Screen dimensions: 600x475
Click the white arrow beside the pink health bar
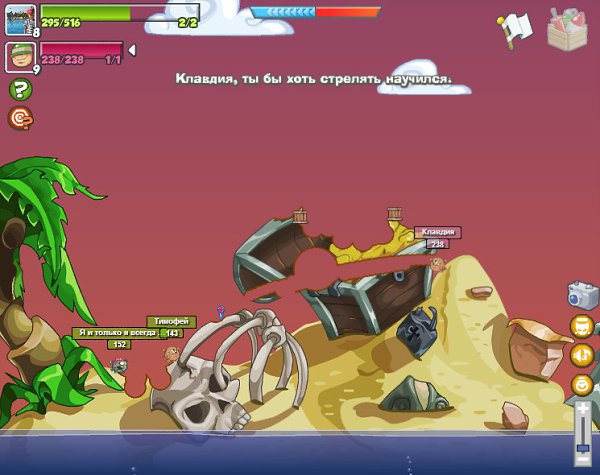point(132,50)
